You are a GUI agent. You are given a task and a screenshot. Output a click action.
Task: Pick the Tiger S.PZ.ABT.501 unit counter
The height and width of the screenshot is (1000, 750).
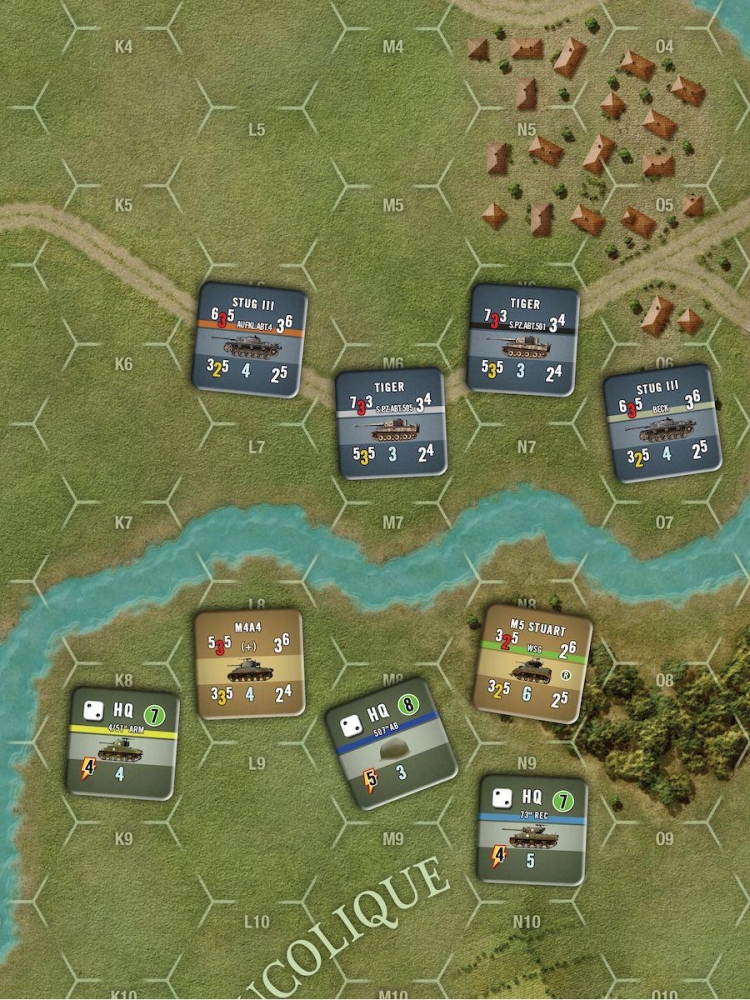click(x=523, y=339)
